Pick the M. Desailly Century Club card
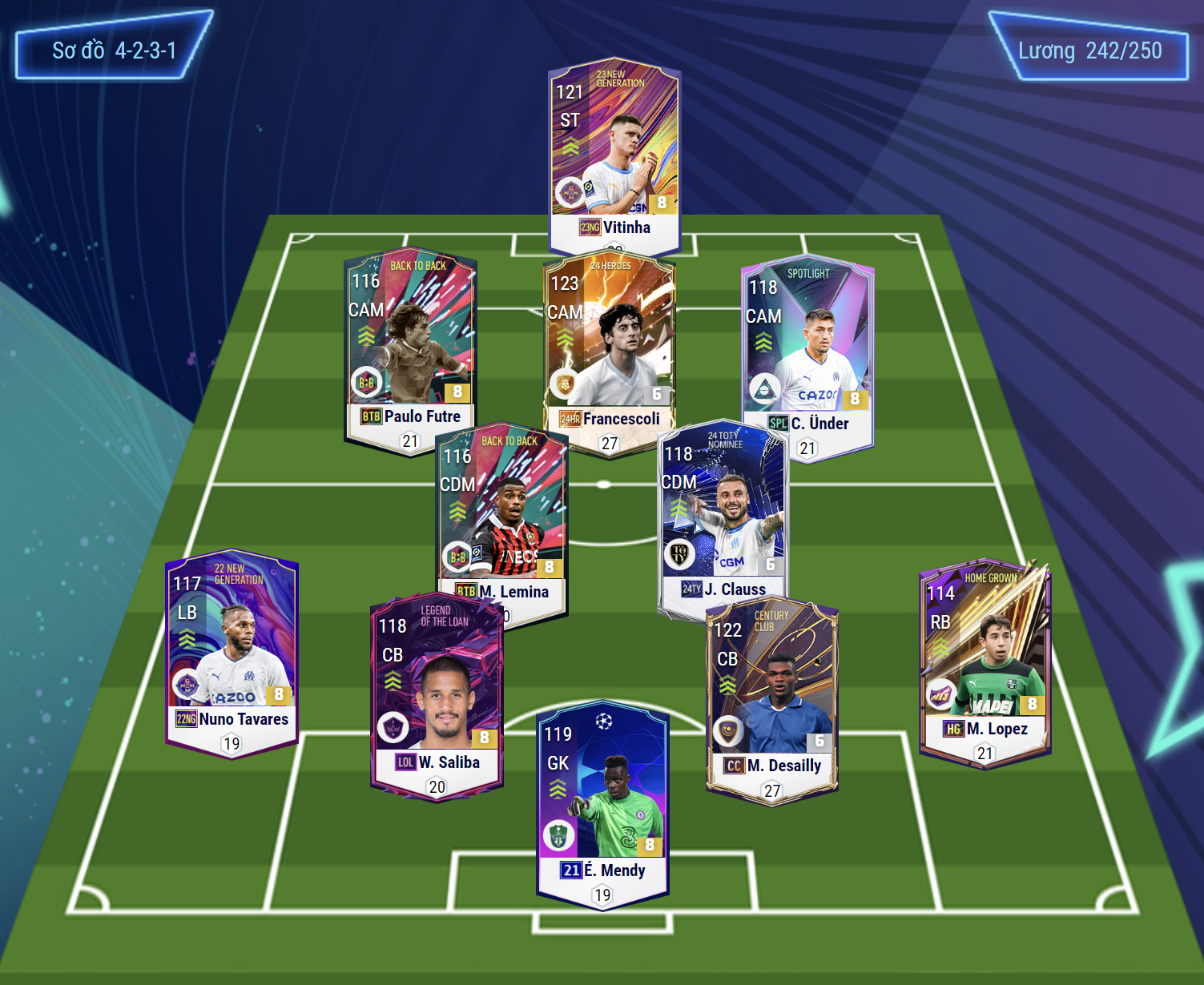 (772, 693)
